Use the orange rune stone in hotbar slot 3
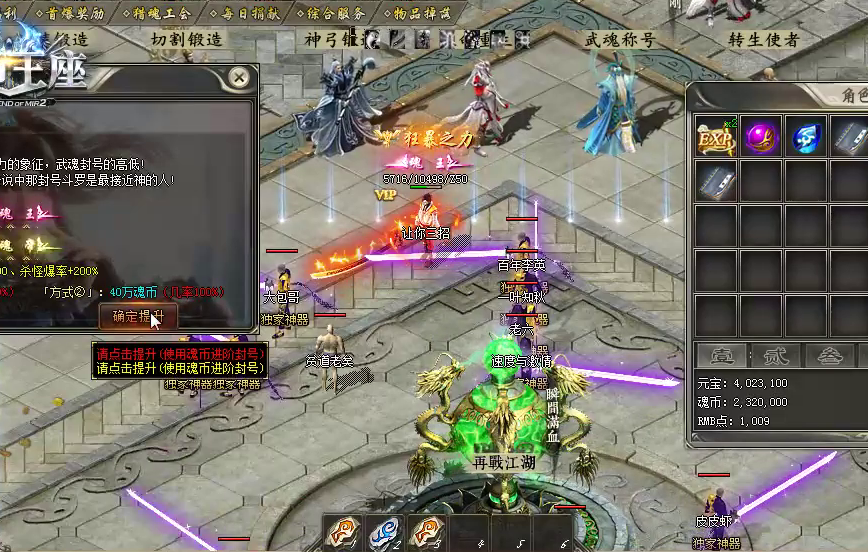This screenshot has height=552, width=868. click(427, 531)
